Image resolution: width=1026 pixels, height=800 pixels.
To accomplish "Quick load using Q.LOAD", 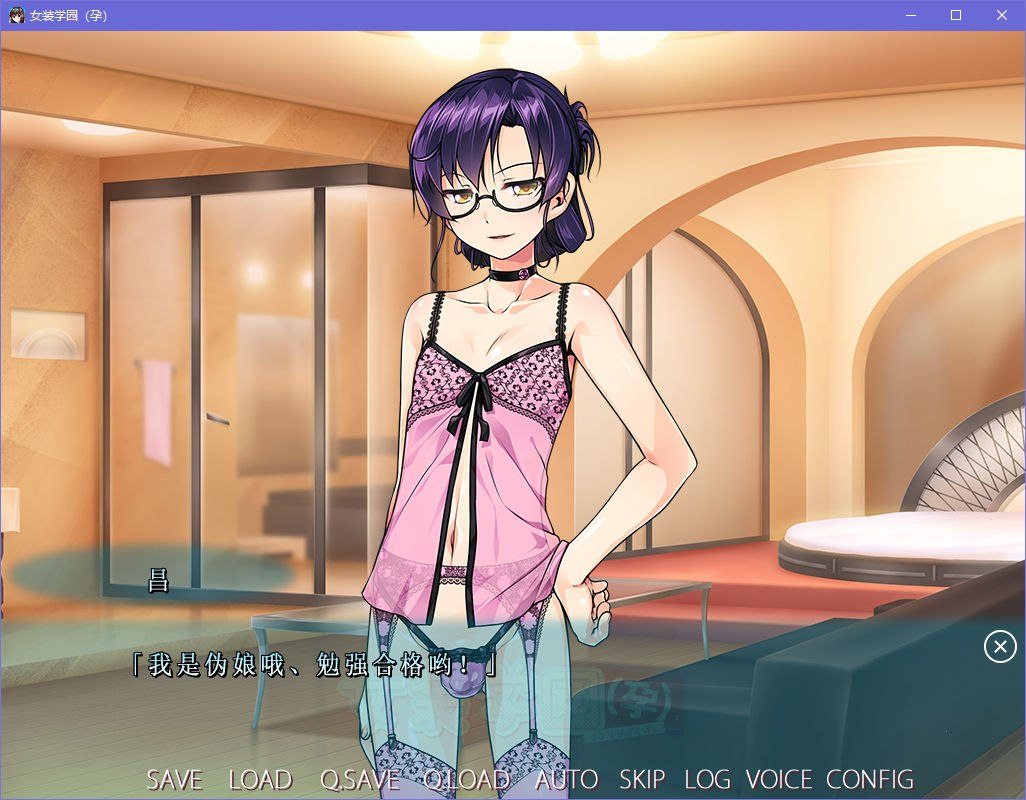I will (x=467, y=780).
